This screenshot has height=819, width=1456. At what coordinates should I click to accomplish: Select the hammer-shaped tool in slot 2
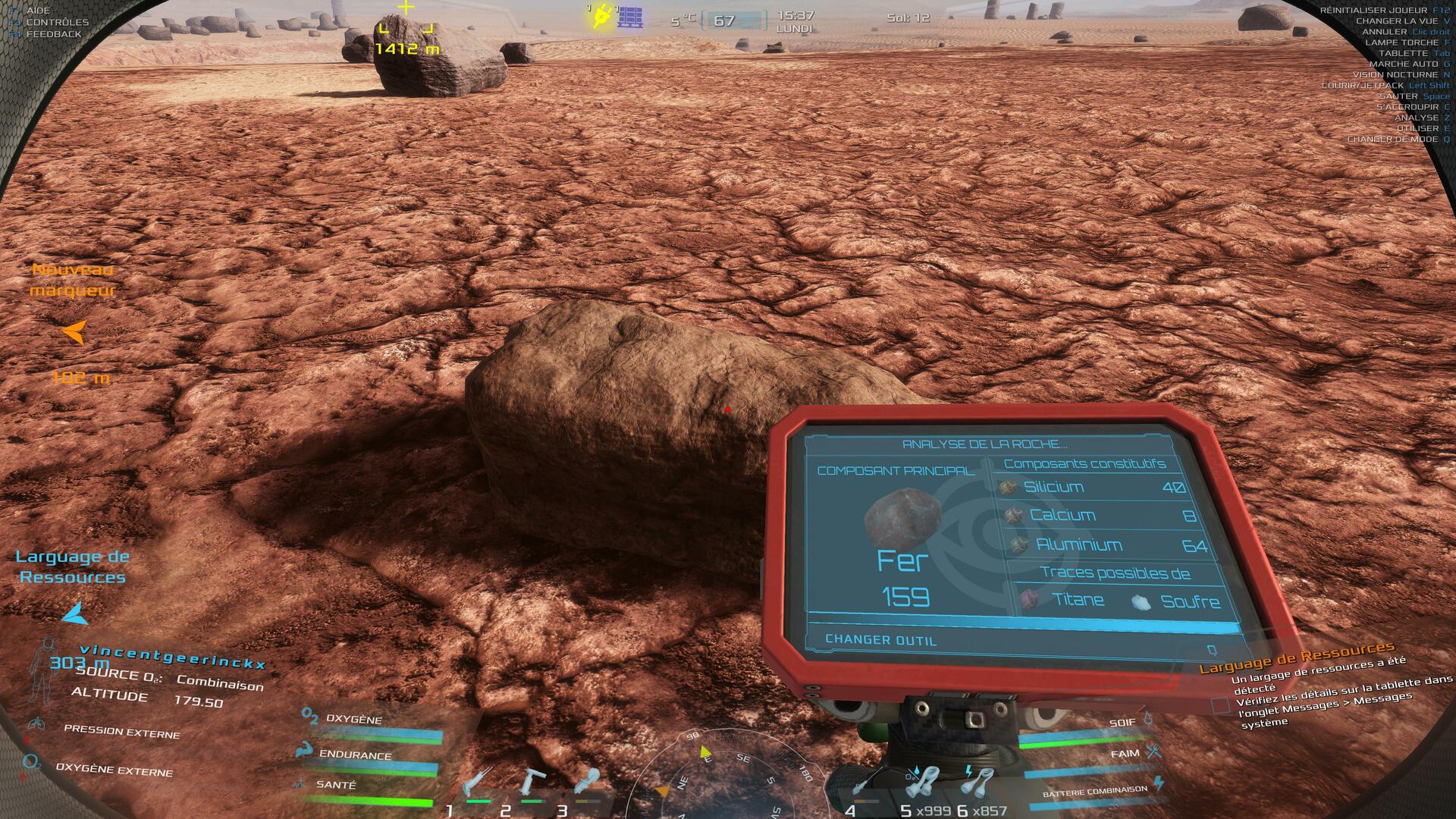click(x=532, y=785)
